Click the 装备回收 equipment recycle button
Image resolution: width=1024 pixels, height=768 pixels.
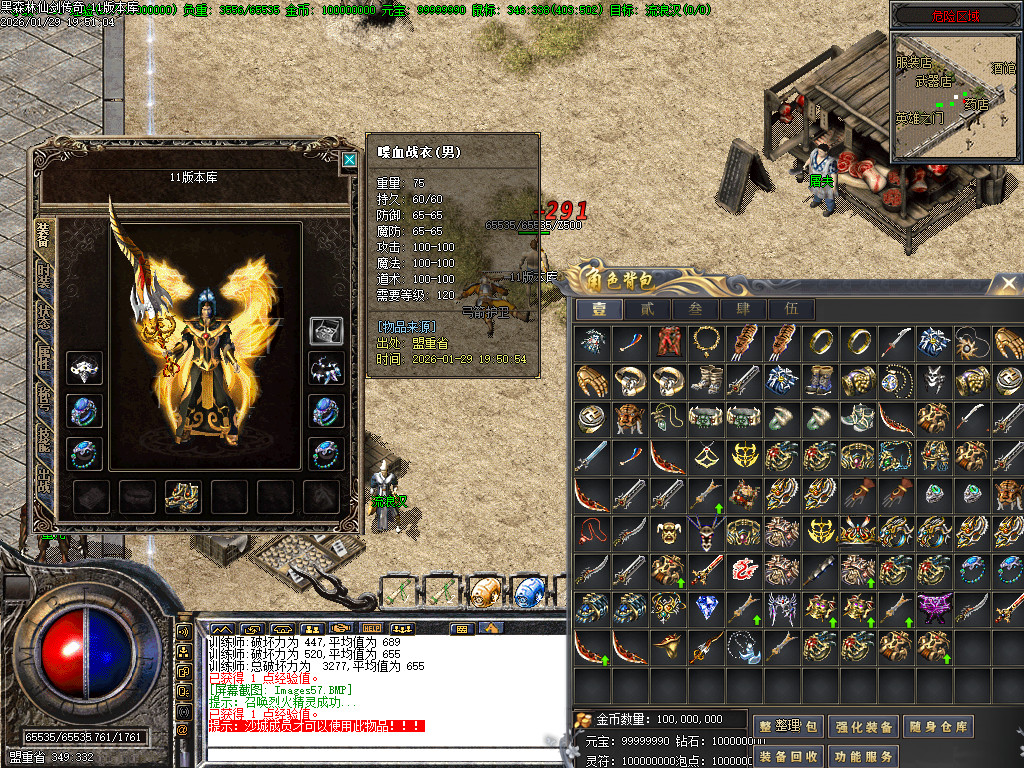click(789, 757)
